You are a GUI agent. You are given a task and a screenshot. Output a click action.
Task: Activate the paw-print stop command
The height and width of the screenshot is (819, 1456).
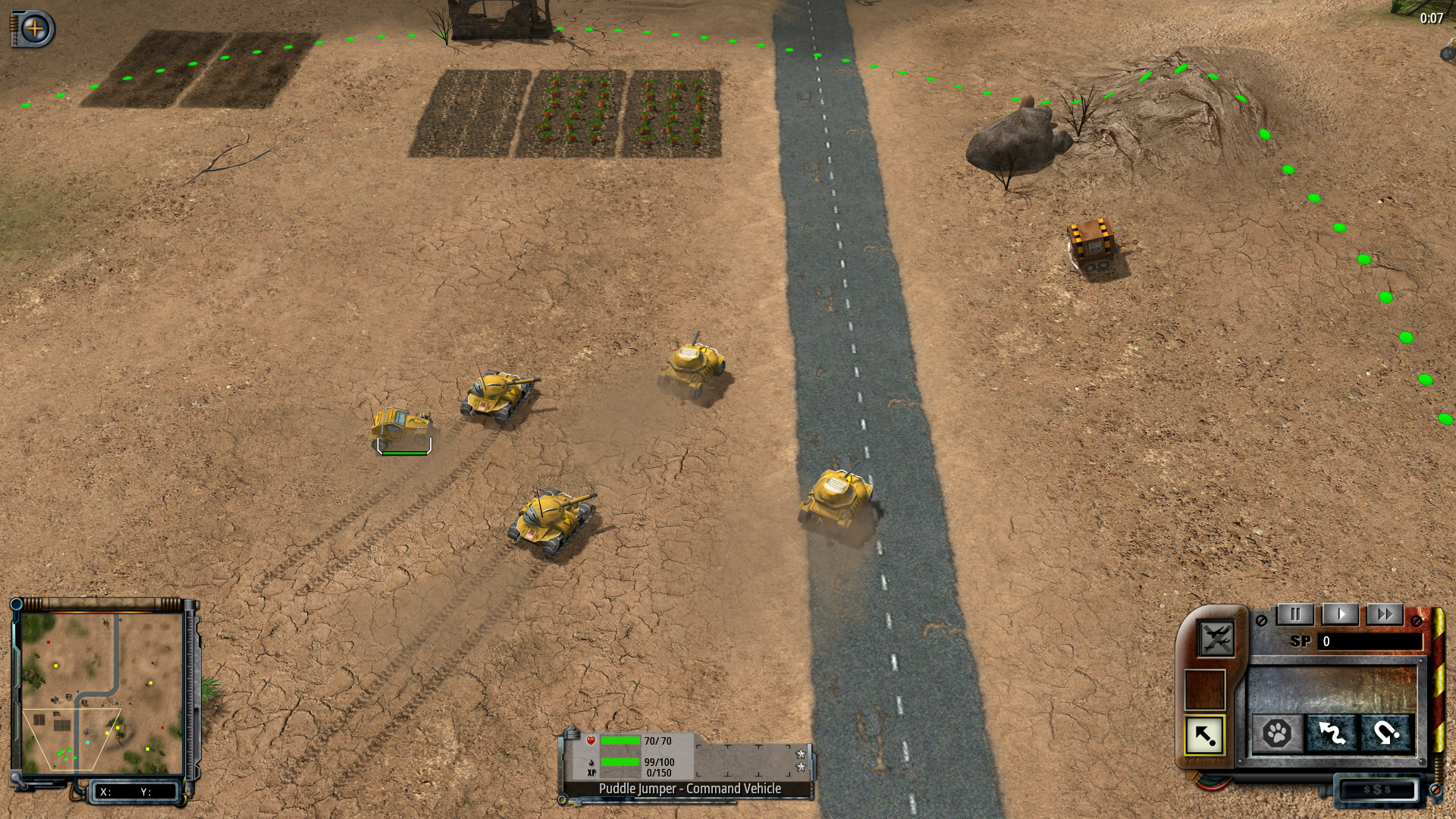(x=1277, y=733)
